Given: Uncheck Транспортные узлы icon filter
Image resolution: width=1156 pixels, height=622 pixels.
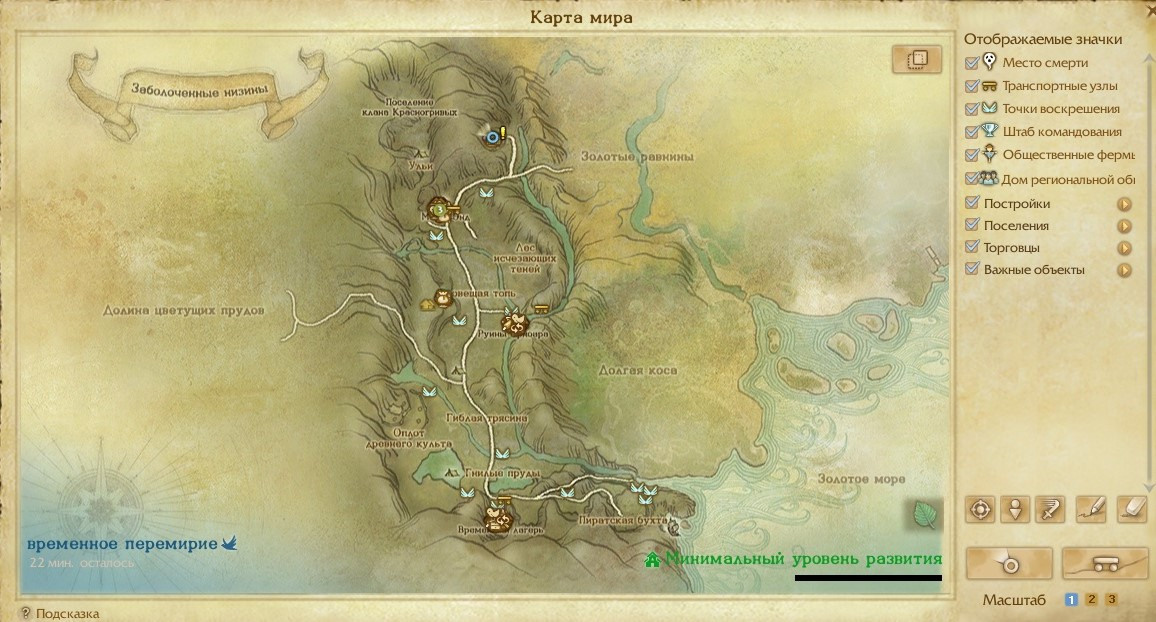Looking at the screenshot, I should point(972,86).
